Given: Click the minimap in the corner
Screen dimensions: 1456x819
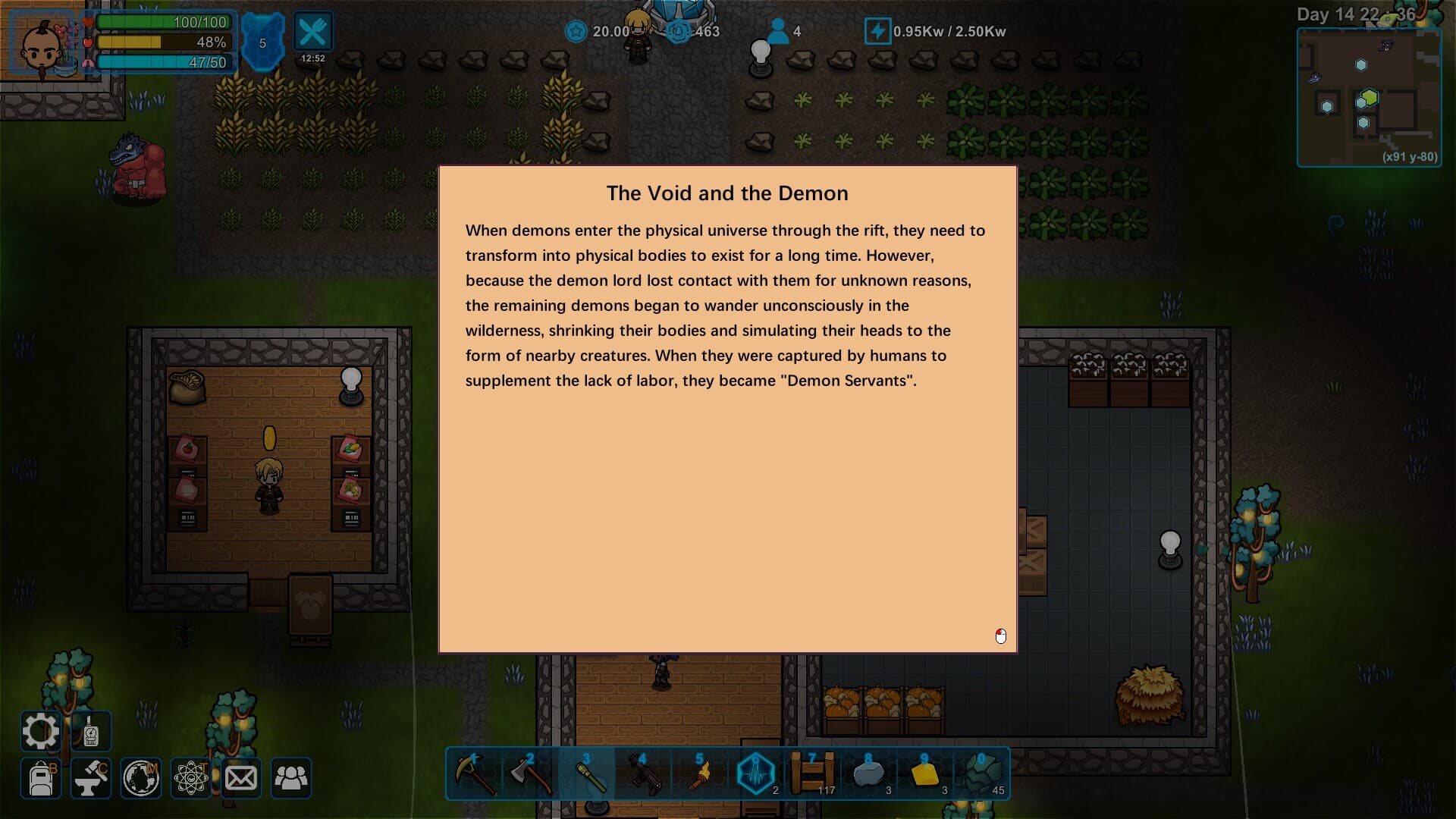Looking at the screenshot, I should (1369, 96).
